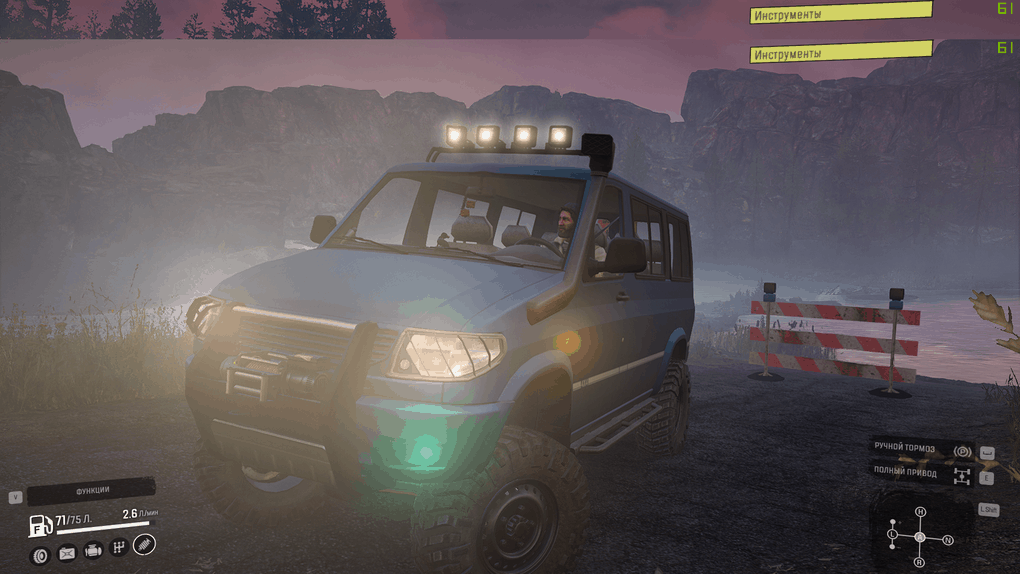The height and width of the screenshot is (574, 1020).
Task: Engage R reverse gear
Action: [x=919, y=562]
